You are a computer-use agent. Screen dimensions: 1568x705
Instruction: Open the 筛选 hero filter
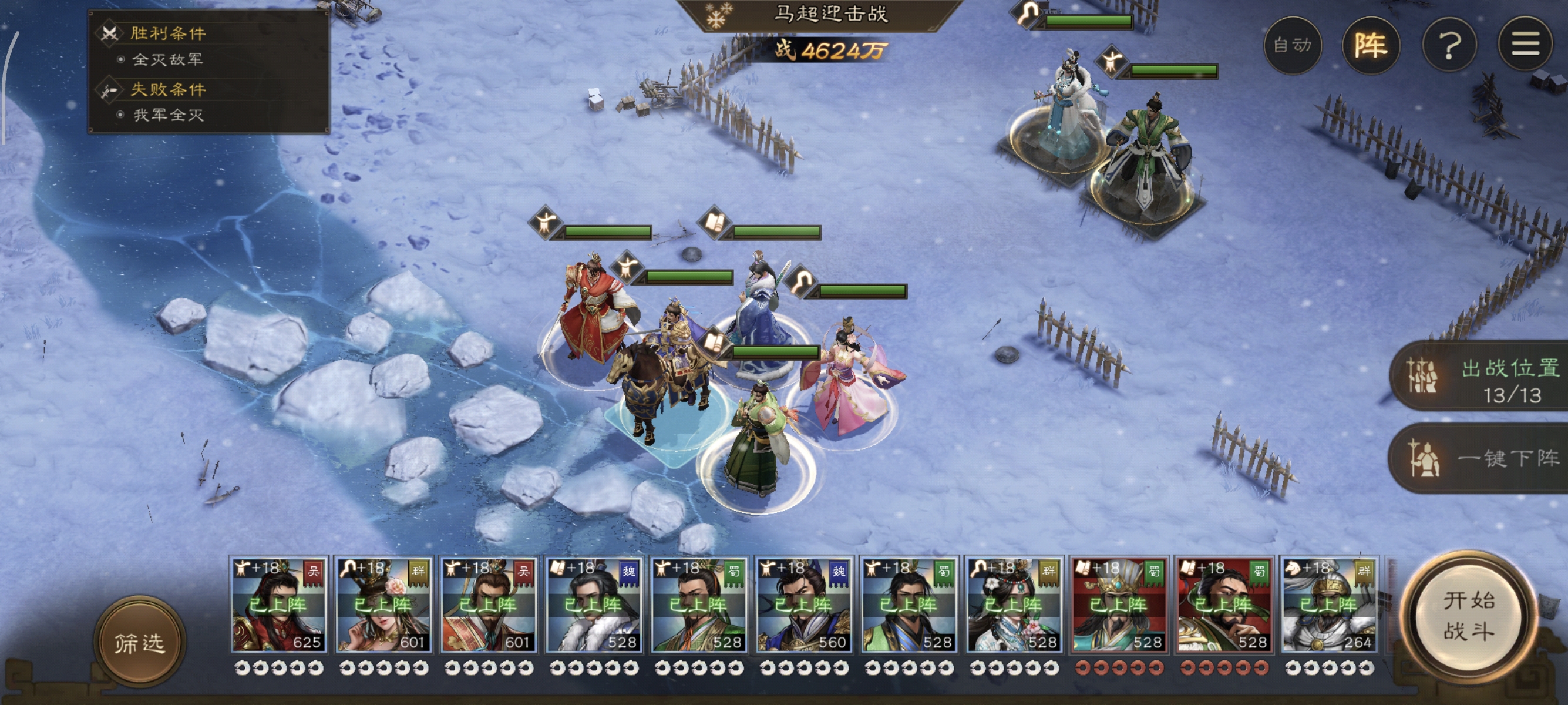click(139, 642)
